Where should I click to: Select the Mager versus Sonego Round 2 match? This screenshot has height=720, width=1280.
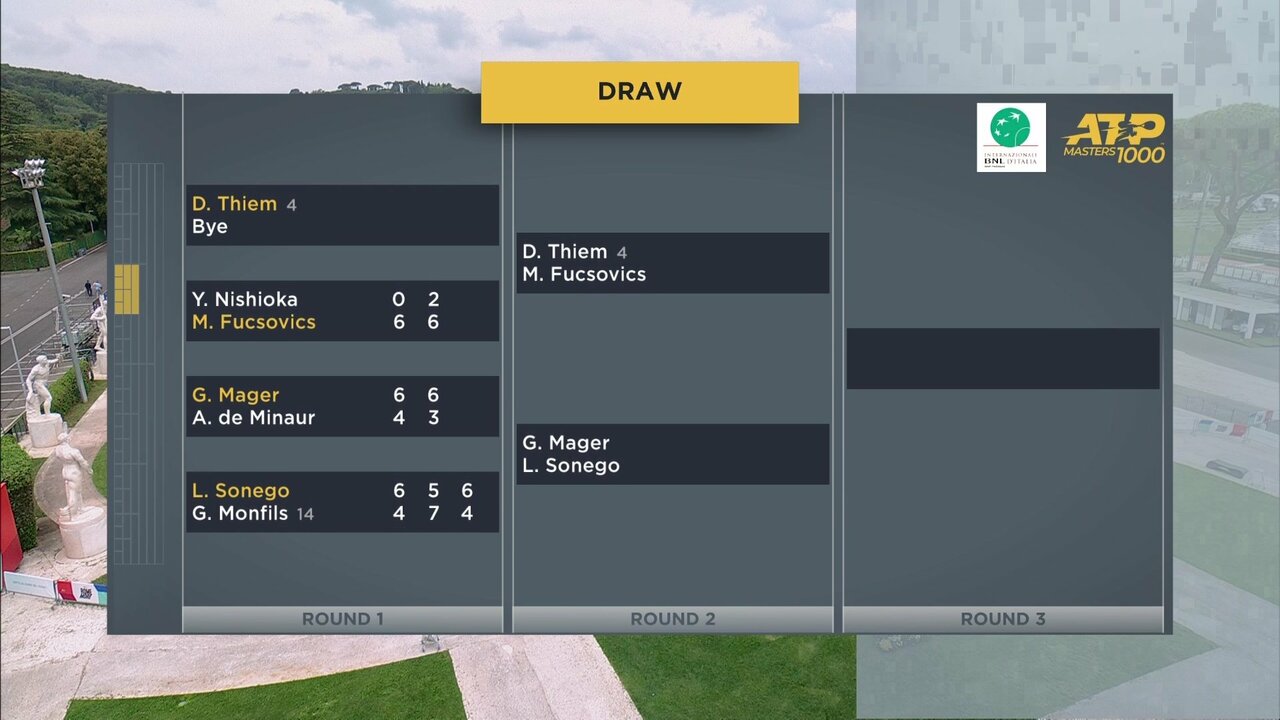(672, 454)
